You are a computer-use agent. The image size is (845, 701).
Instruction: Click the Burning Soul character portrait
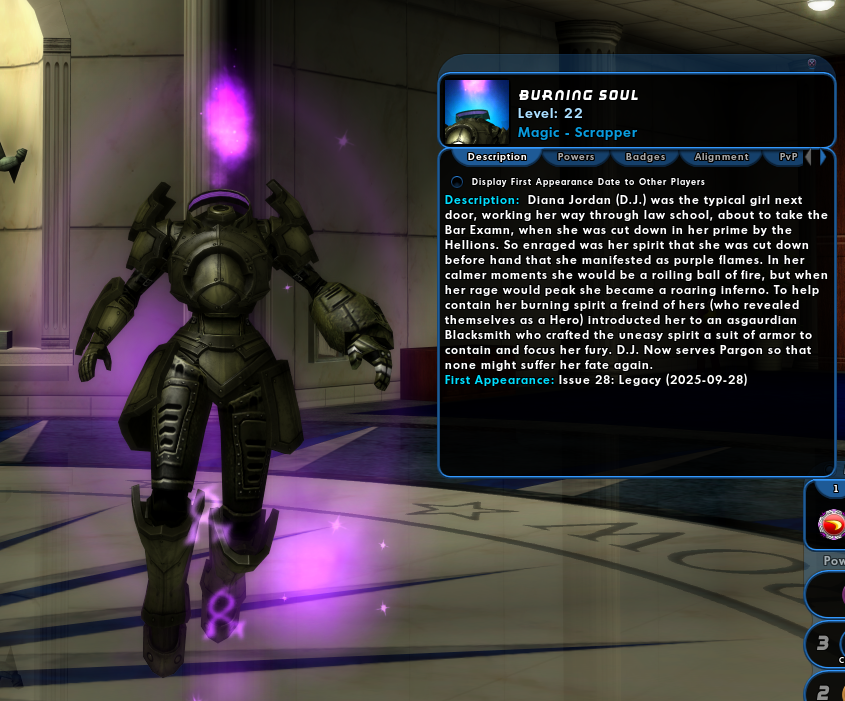477,112
